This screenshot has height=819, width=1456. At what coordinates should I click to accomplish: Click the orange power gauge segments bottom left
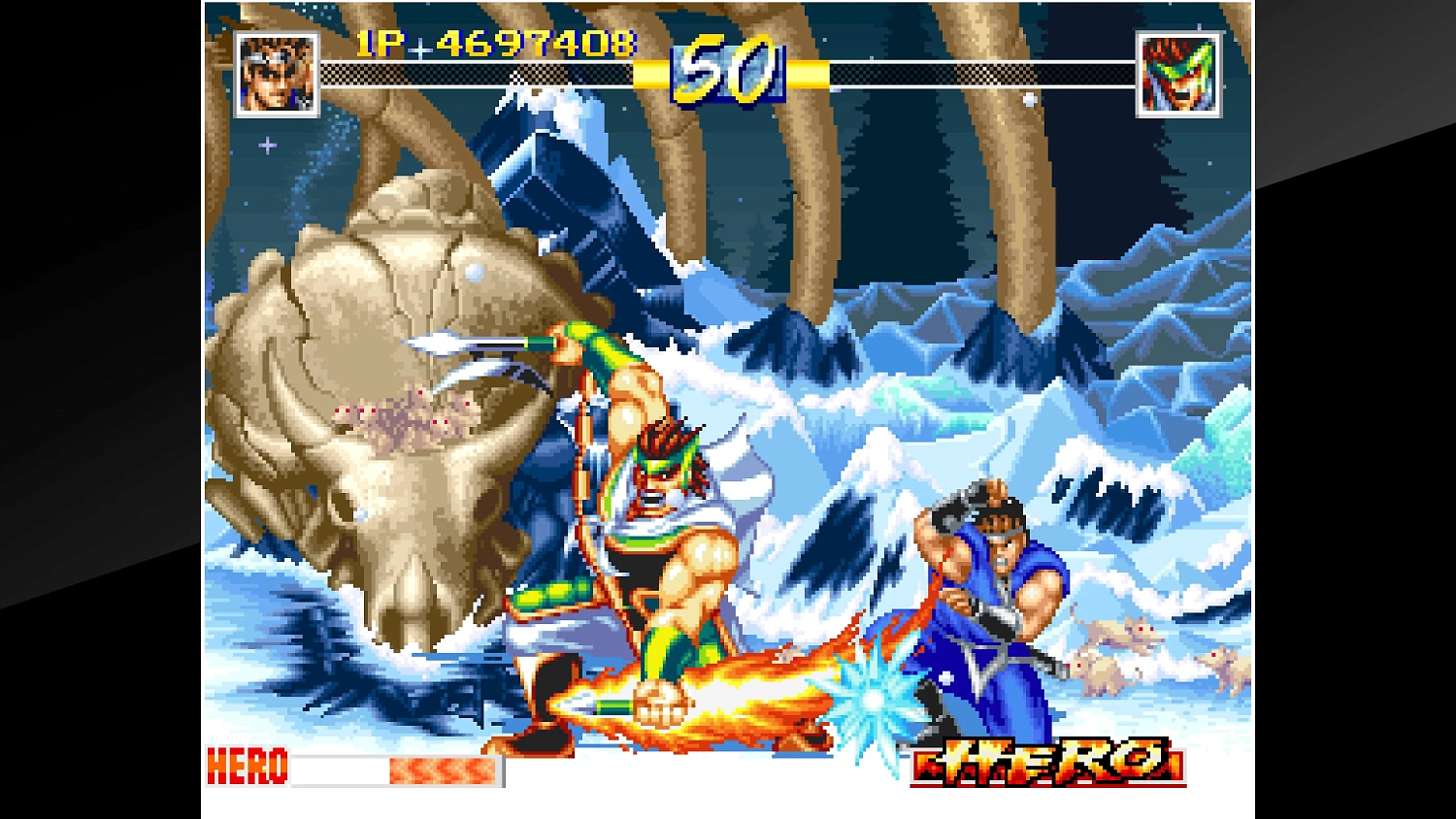click(442, 770)
